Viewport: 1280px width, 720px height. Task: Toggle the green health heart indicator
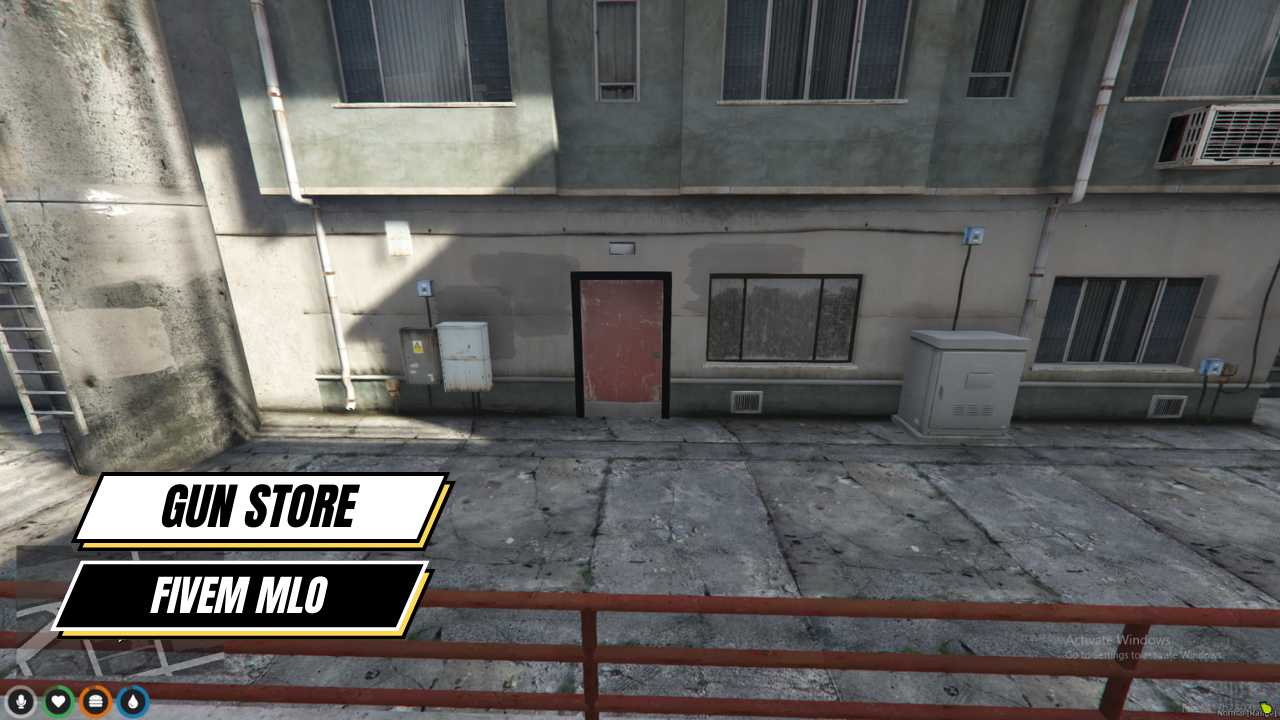57,702
